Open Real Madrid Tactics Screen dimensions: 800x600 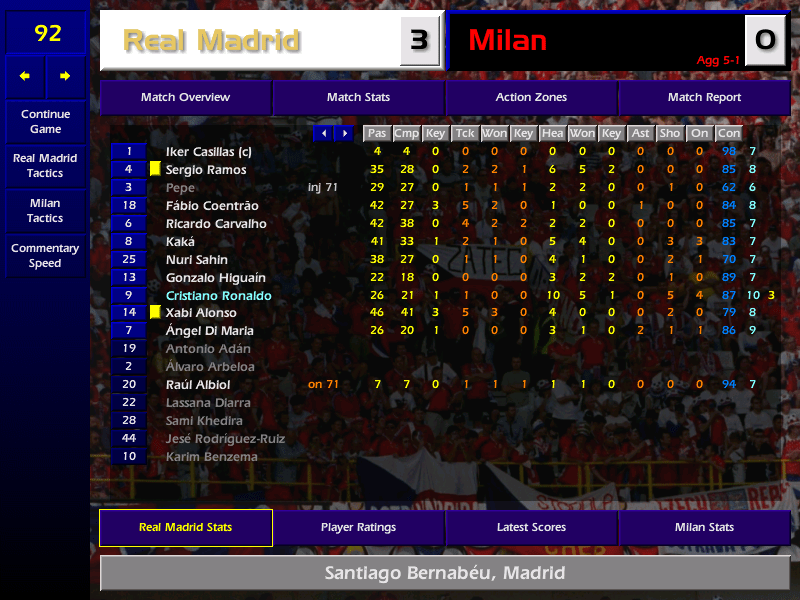click(x=45, y=166)
